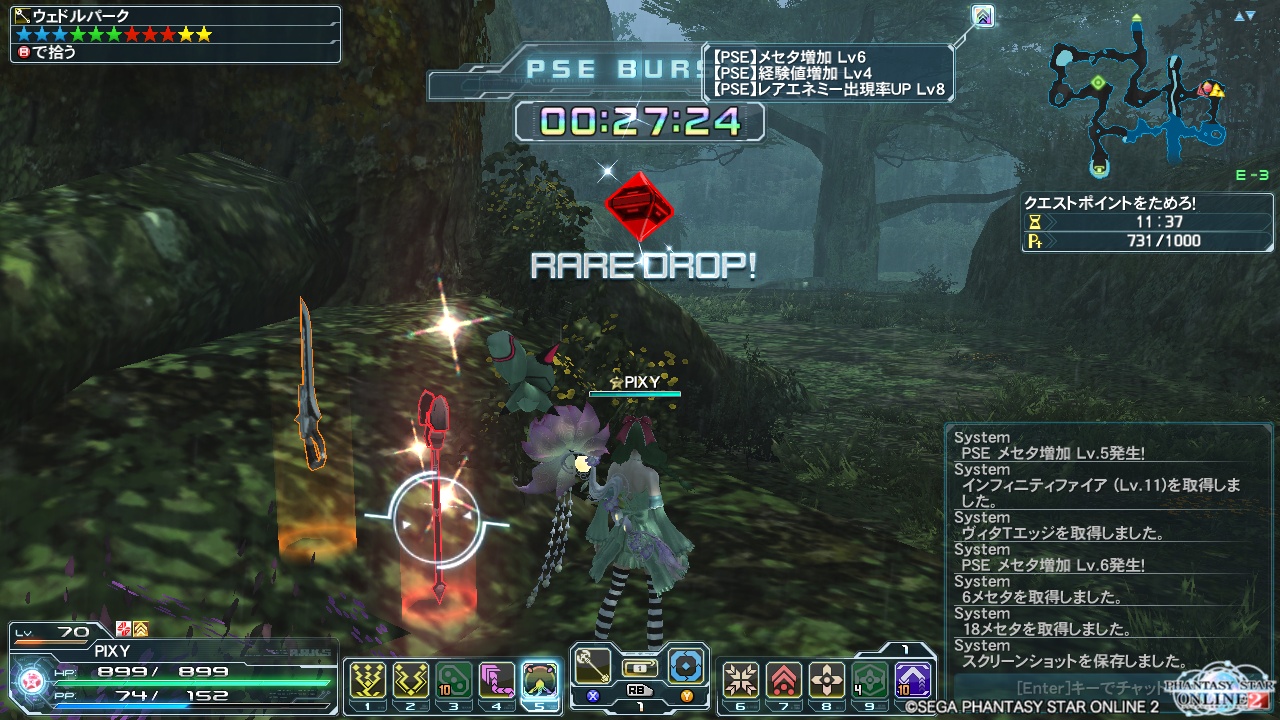Click the blue octagon weapon action icon
This screenshot has height=720, width=1280.
click(687, 665)
